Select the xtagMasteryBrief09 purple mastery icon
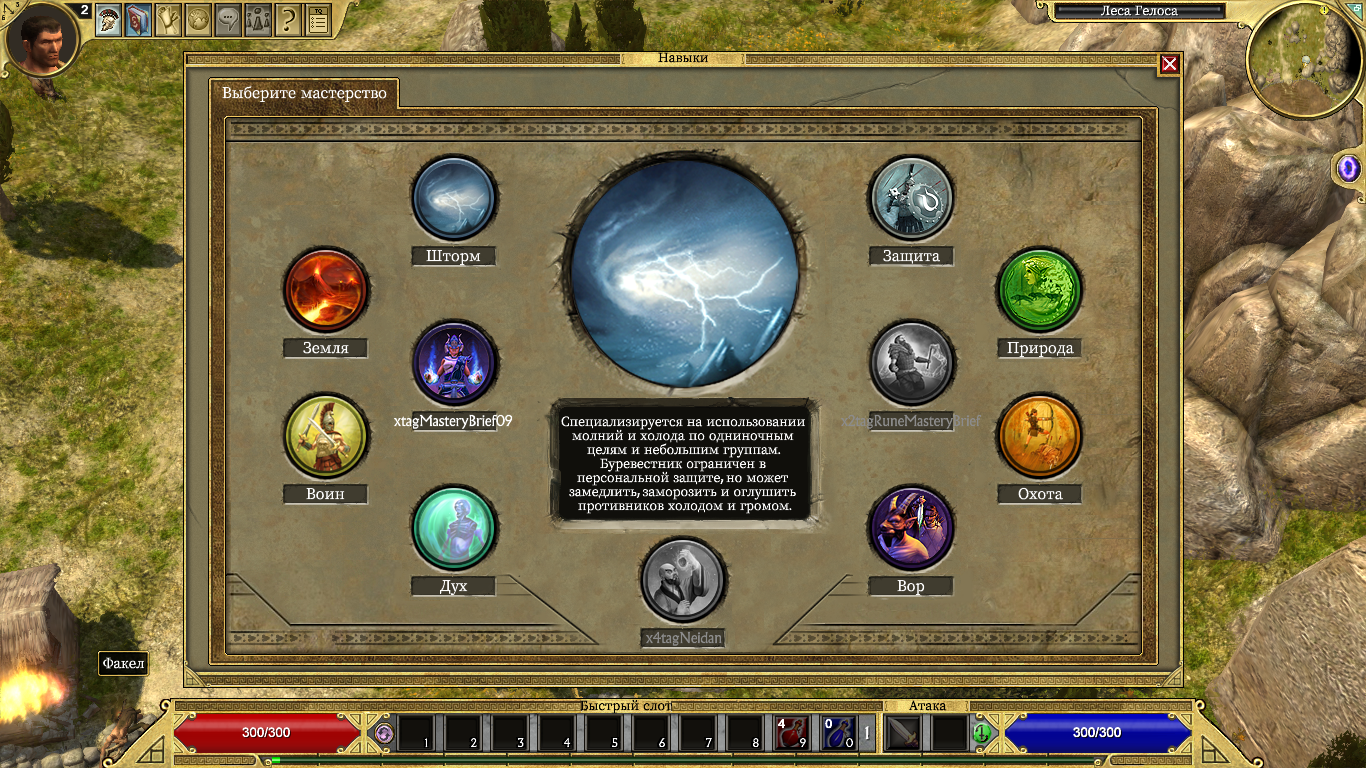 pos(454,364)
